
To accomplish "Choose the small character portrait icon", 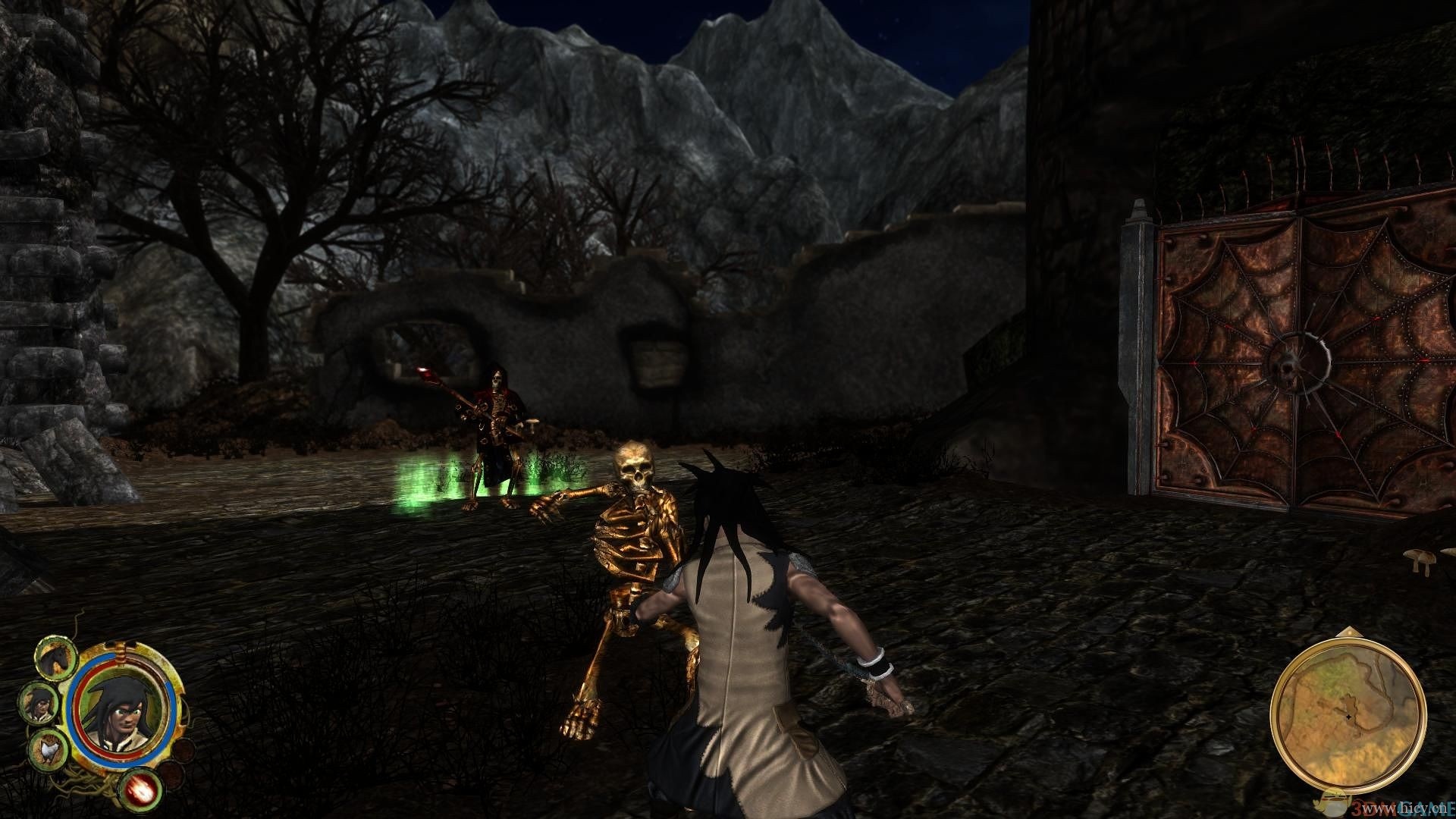I will point(39,702).
